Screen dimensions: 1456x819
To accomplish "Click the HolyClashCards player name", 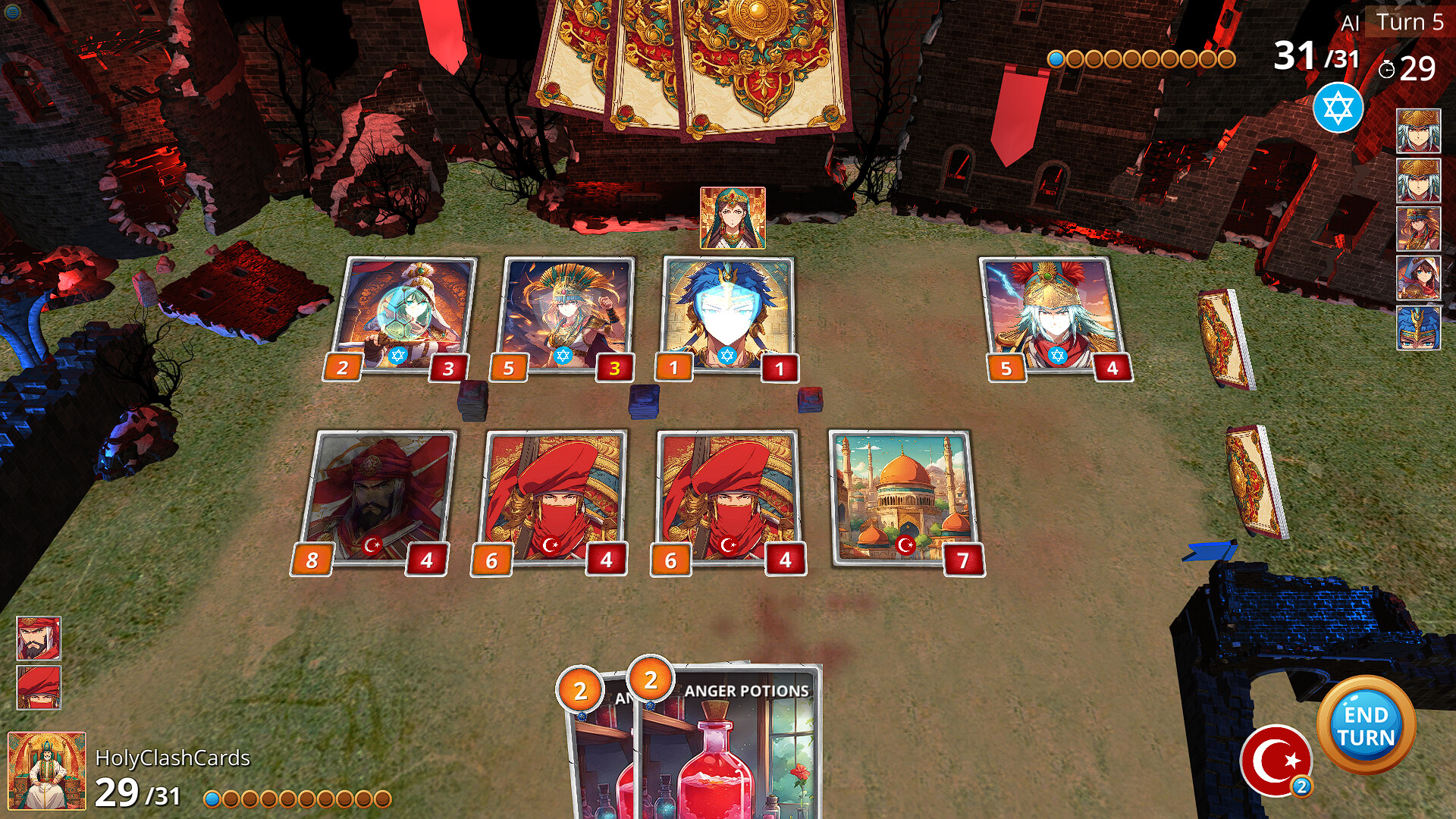I will [x=173, y=757].
